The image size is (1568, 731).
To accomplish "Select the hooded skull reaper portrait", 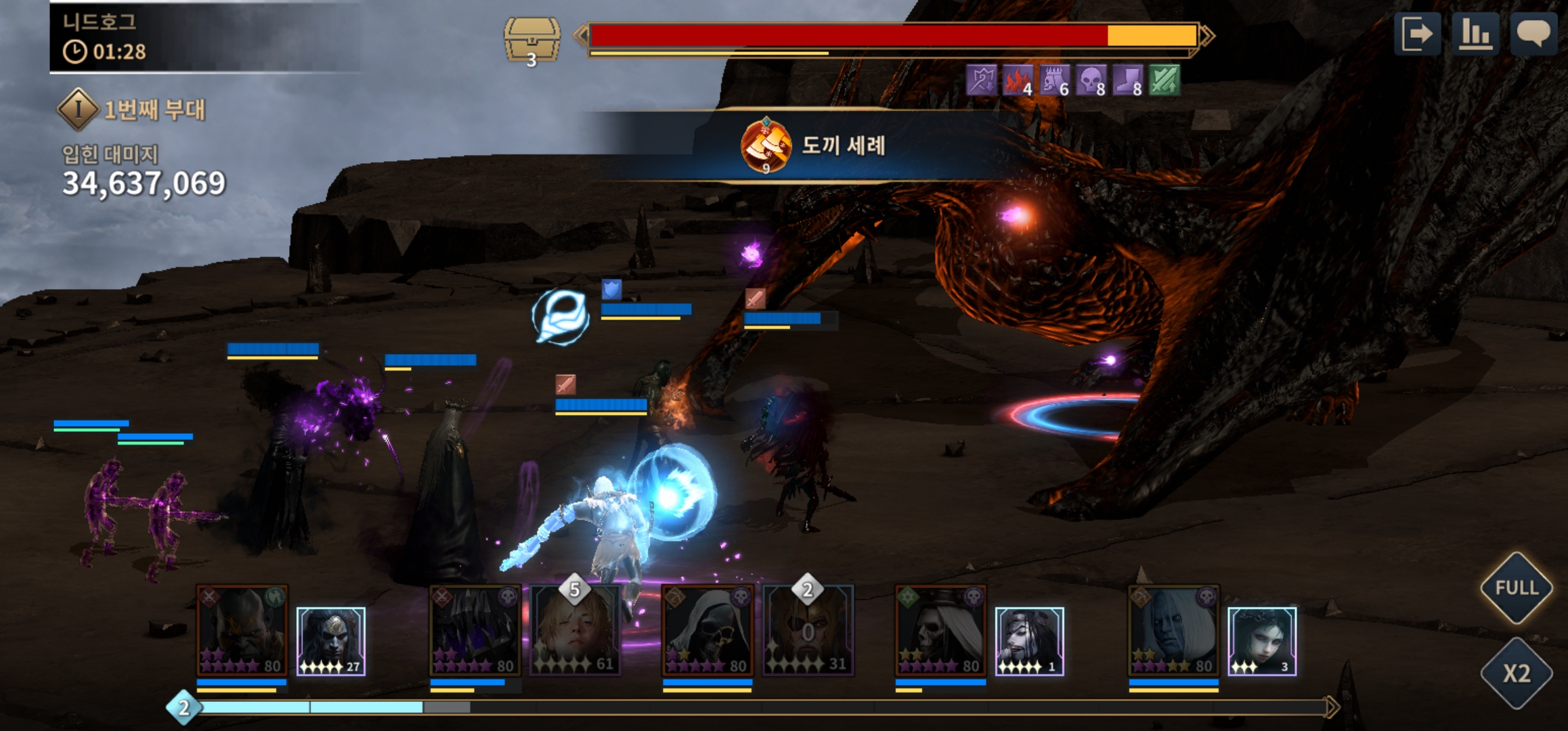I will point(707,631).
